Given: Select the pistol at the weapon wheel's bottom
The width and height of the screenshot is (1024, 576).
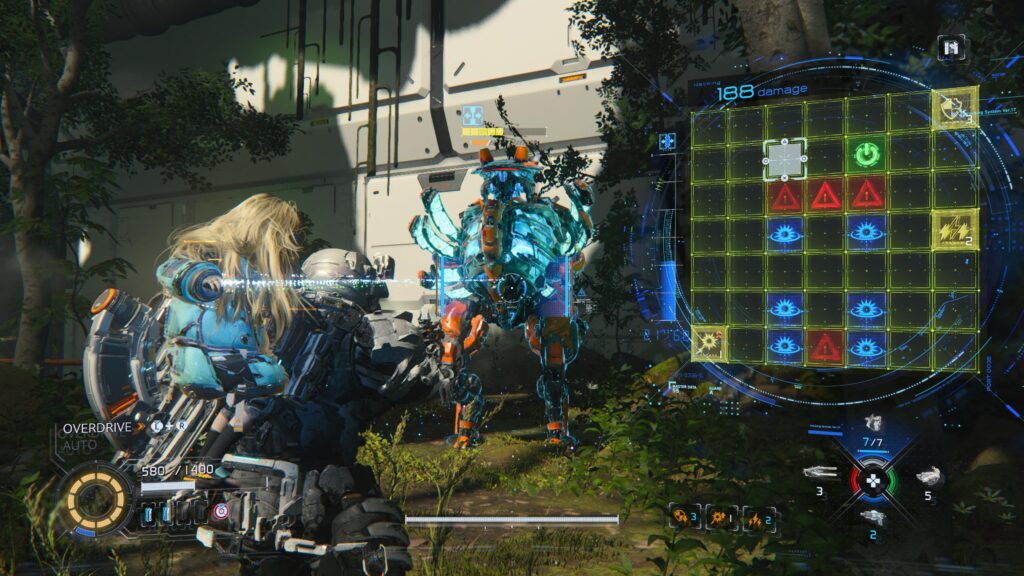Looking at the screenshot, I should [x=872, y=516].
